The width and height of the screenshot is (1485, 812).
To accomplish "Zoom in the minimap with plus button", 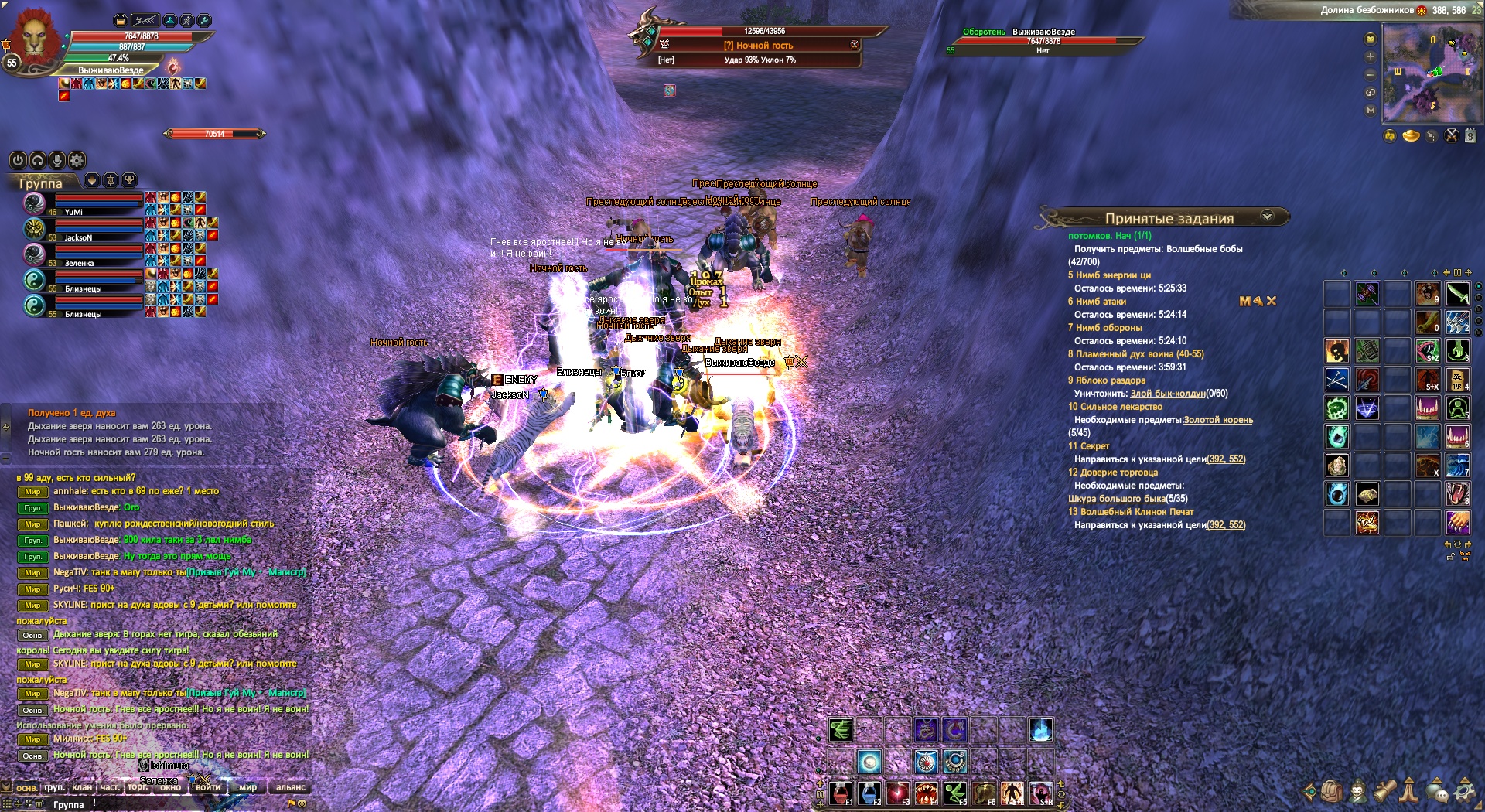I will pos(1371,56).
